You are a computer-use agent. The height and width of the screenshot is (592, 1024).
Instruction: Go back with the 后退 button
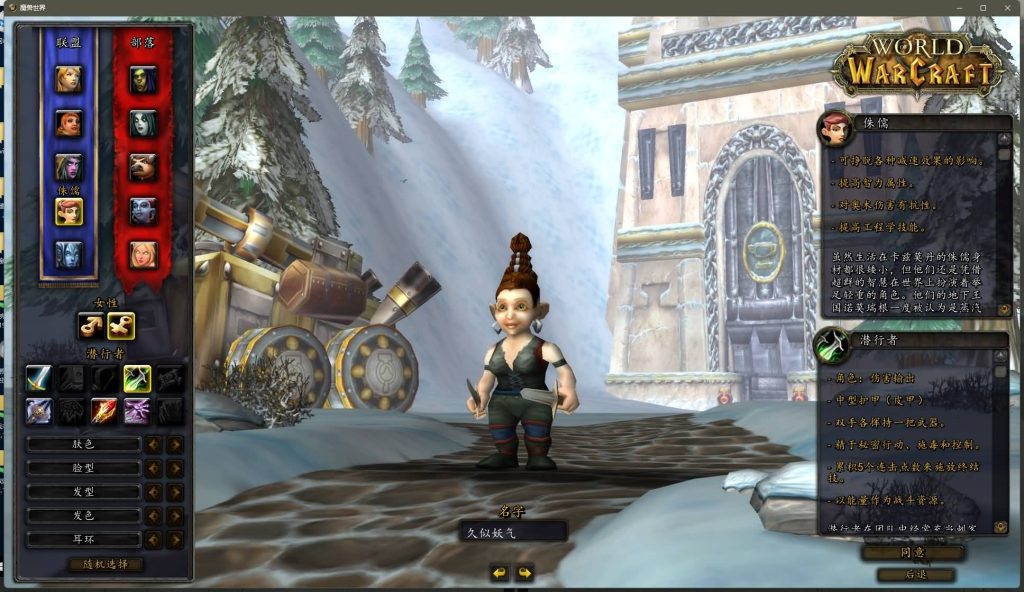[x=913, y=575]
